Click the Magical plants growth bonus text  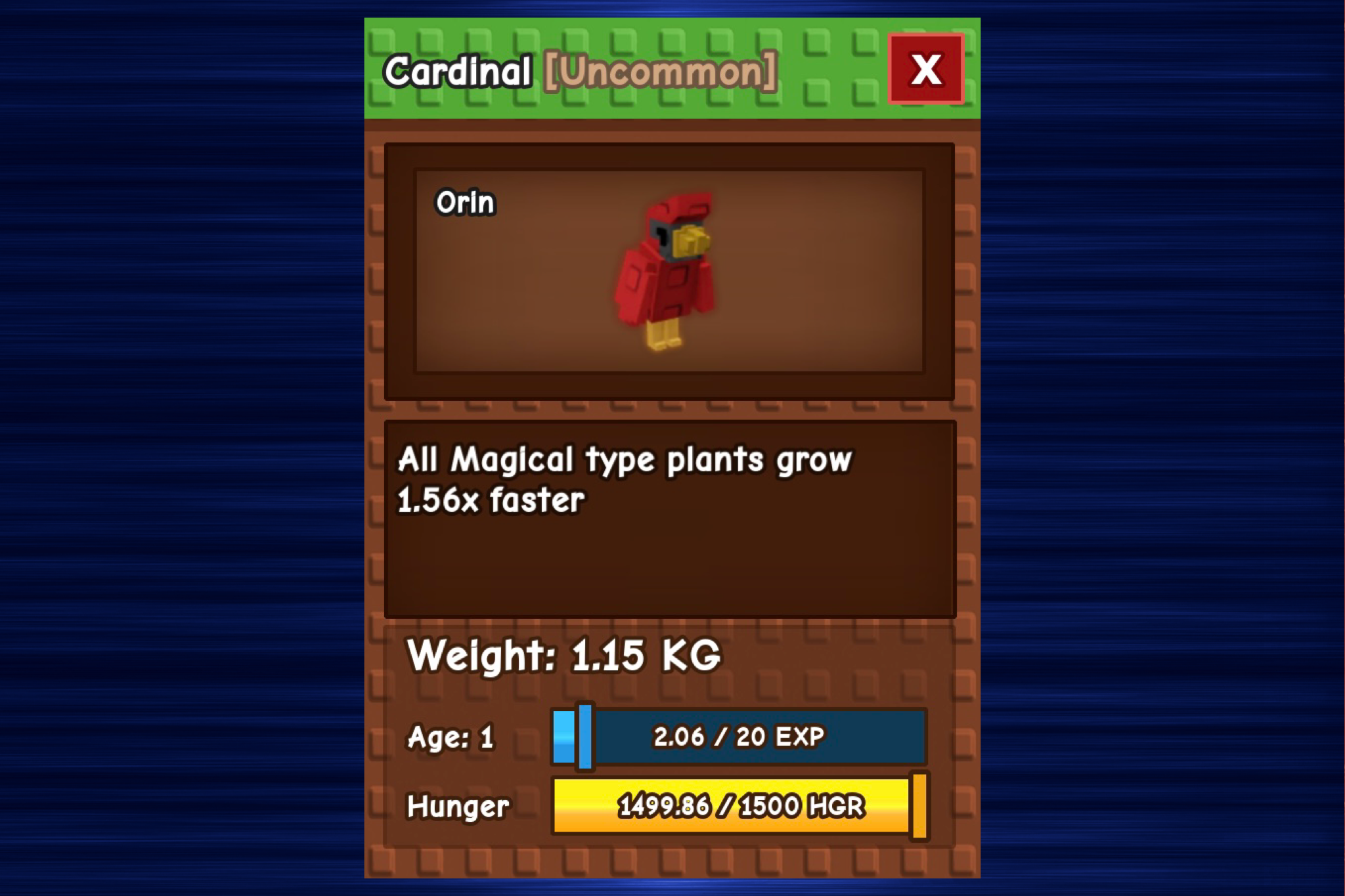point(624,479)
